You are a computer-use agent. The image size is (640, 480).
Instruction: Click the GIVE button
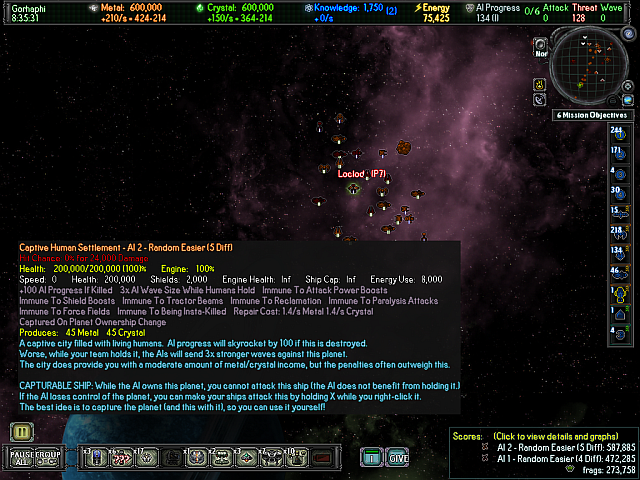click(x=397, y=457)
